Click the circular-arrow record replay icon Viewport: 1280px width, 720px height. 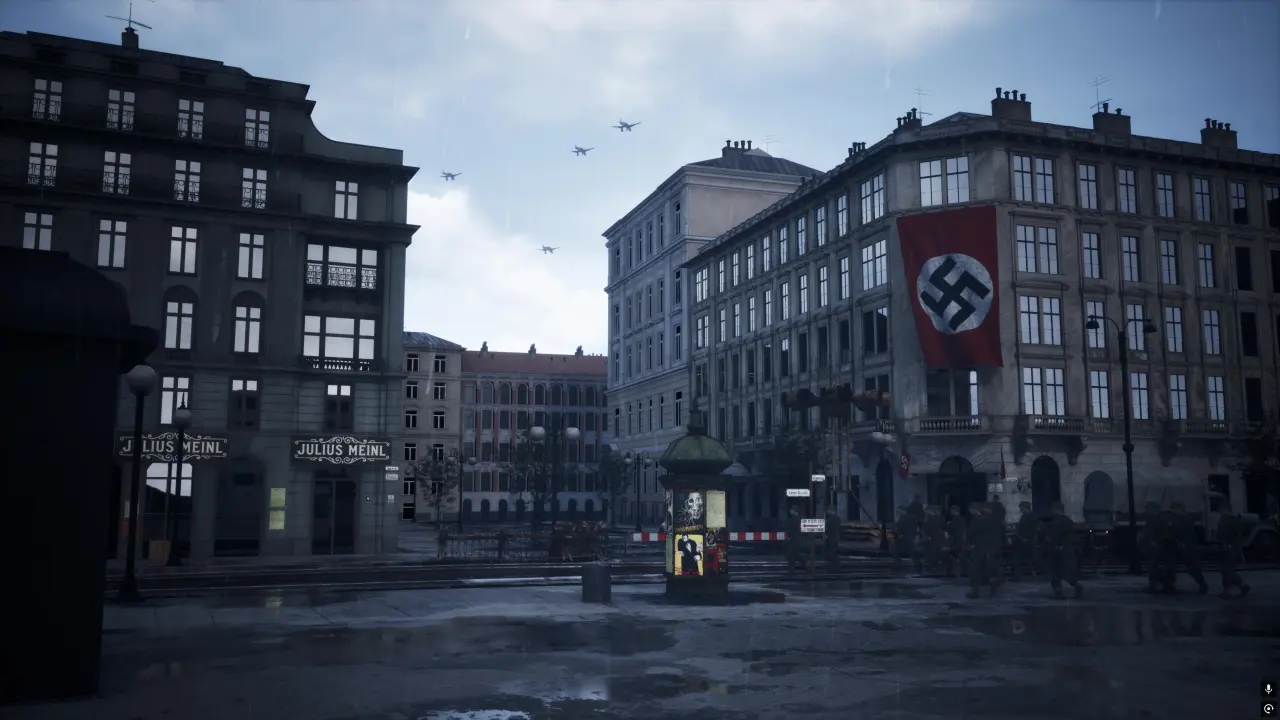[x=1268, y=708]
